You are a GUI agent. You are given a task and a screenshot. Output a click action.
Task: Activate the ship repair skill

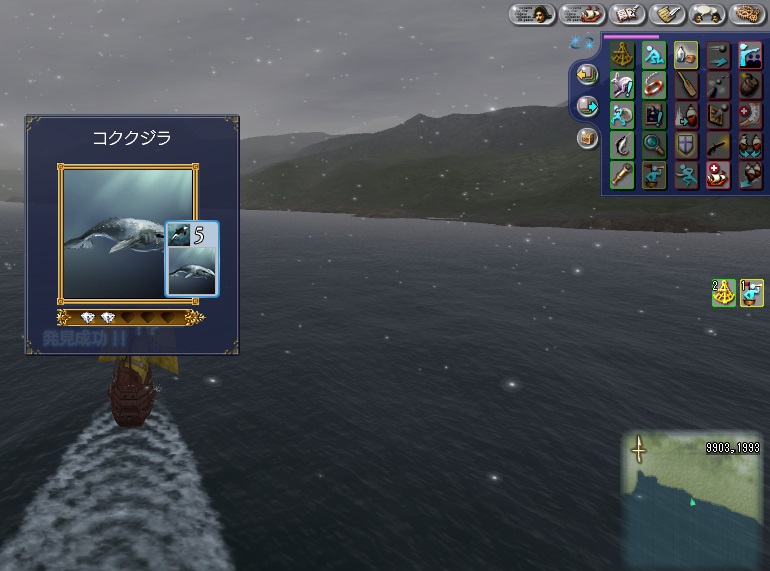(x=718, y=175)
